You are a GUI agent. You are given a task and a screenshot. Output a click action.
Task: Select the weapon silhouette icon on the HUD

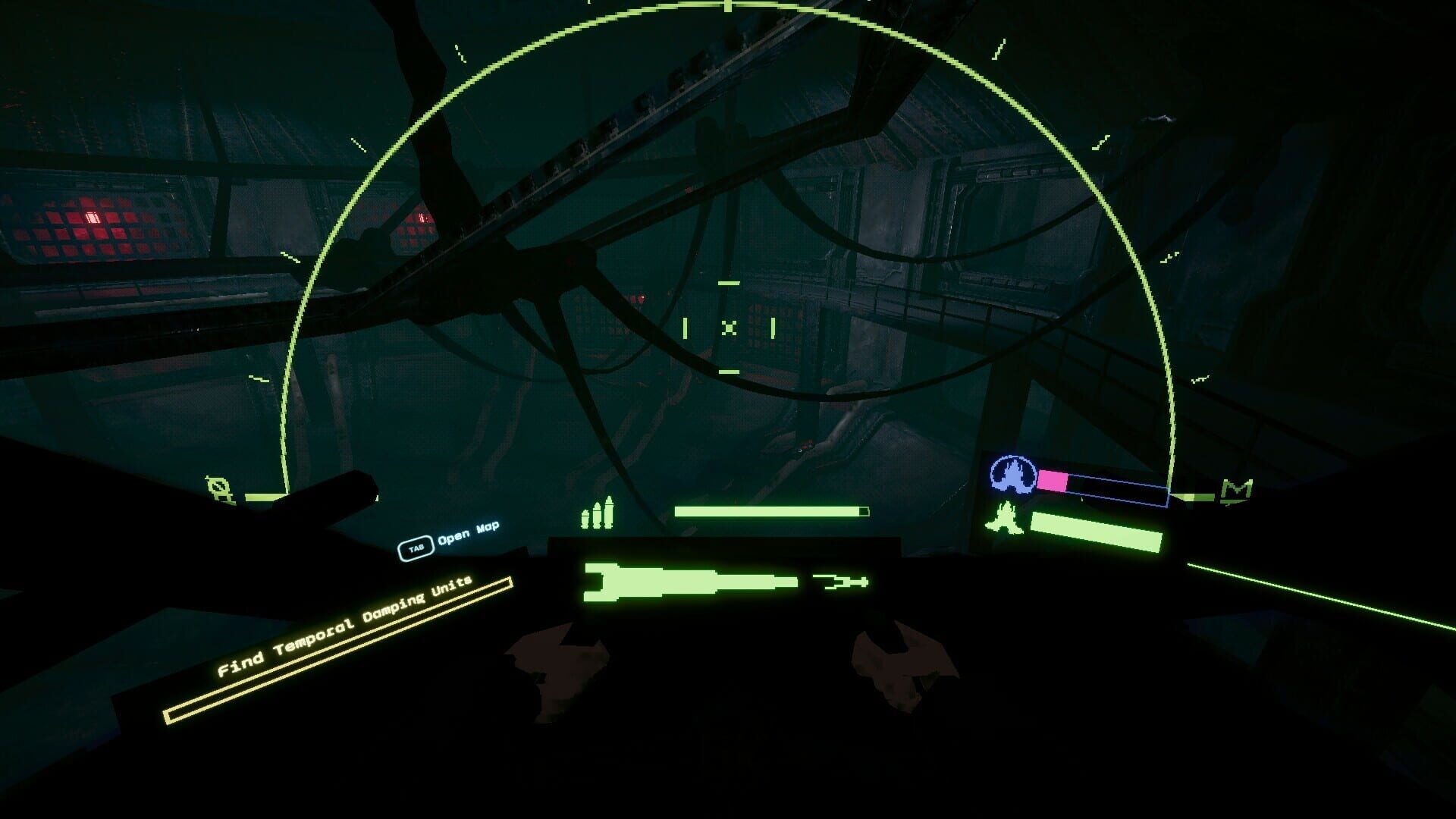(690, 580)
